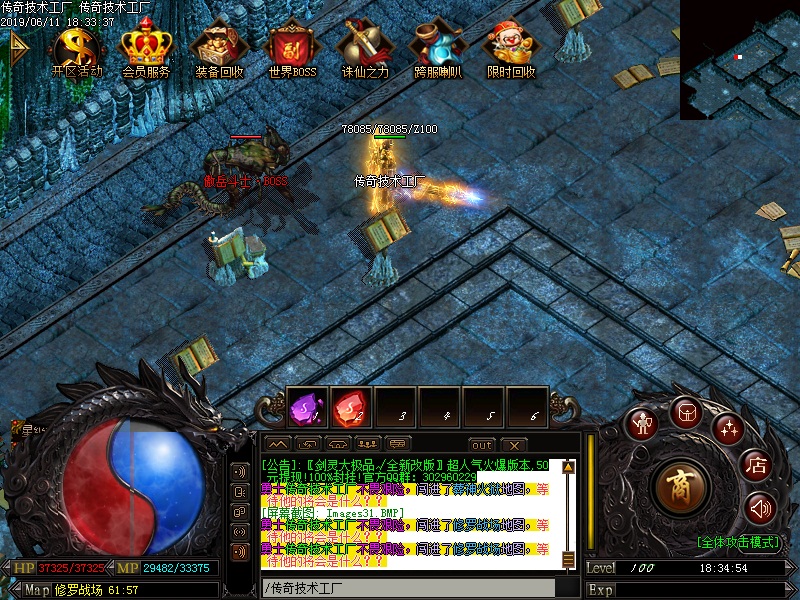
Task: Click the chat panel's out button
Action: (x=482, y=445)
